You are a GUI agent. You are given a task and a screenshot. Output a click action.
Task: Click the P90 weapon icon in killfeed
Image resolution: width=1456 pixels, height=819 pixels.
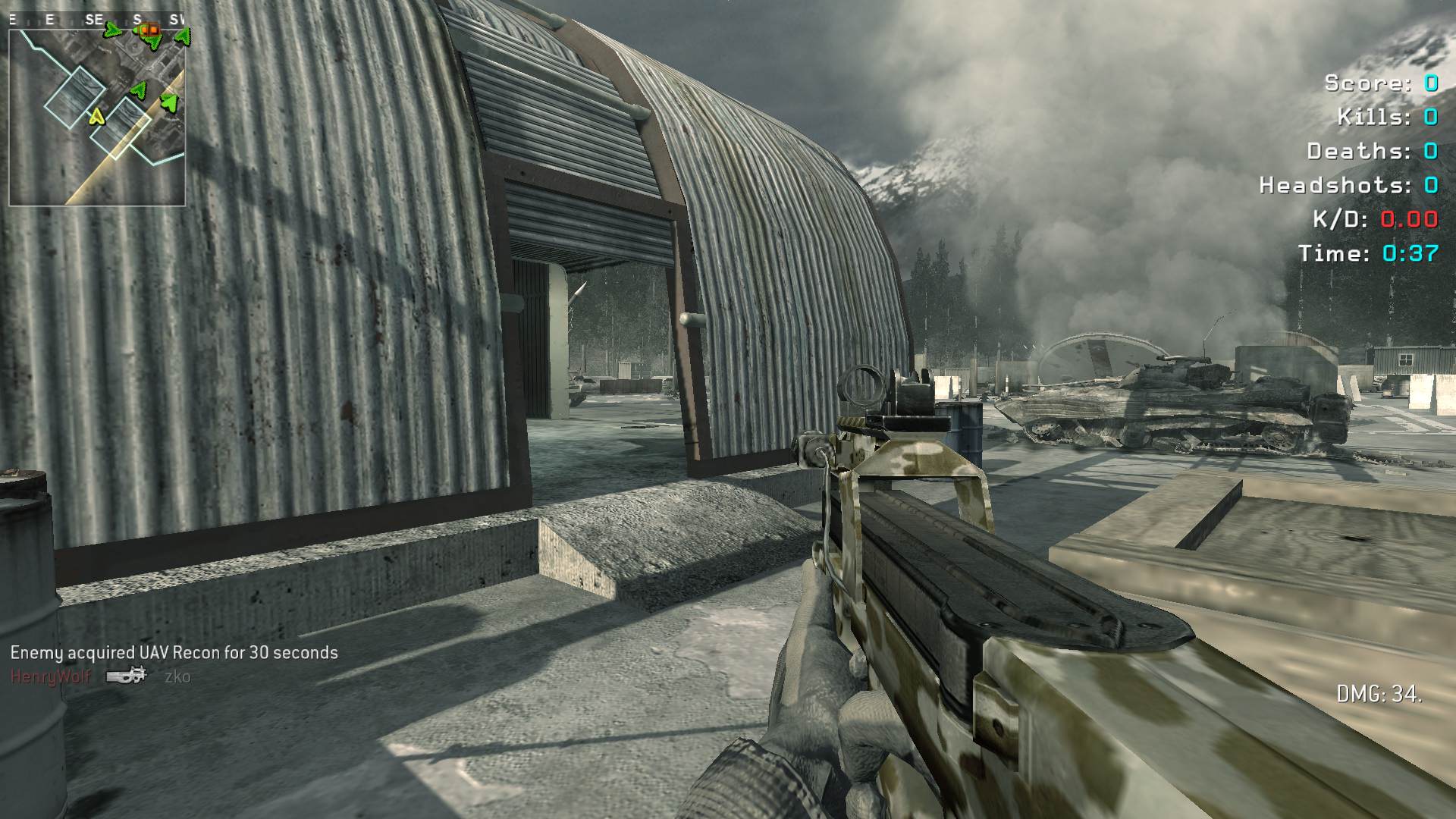[127, 675]
